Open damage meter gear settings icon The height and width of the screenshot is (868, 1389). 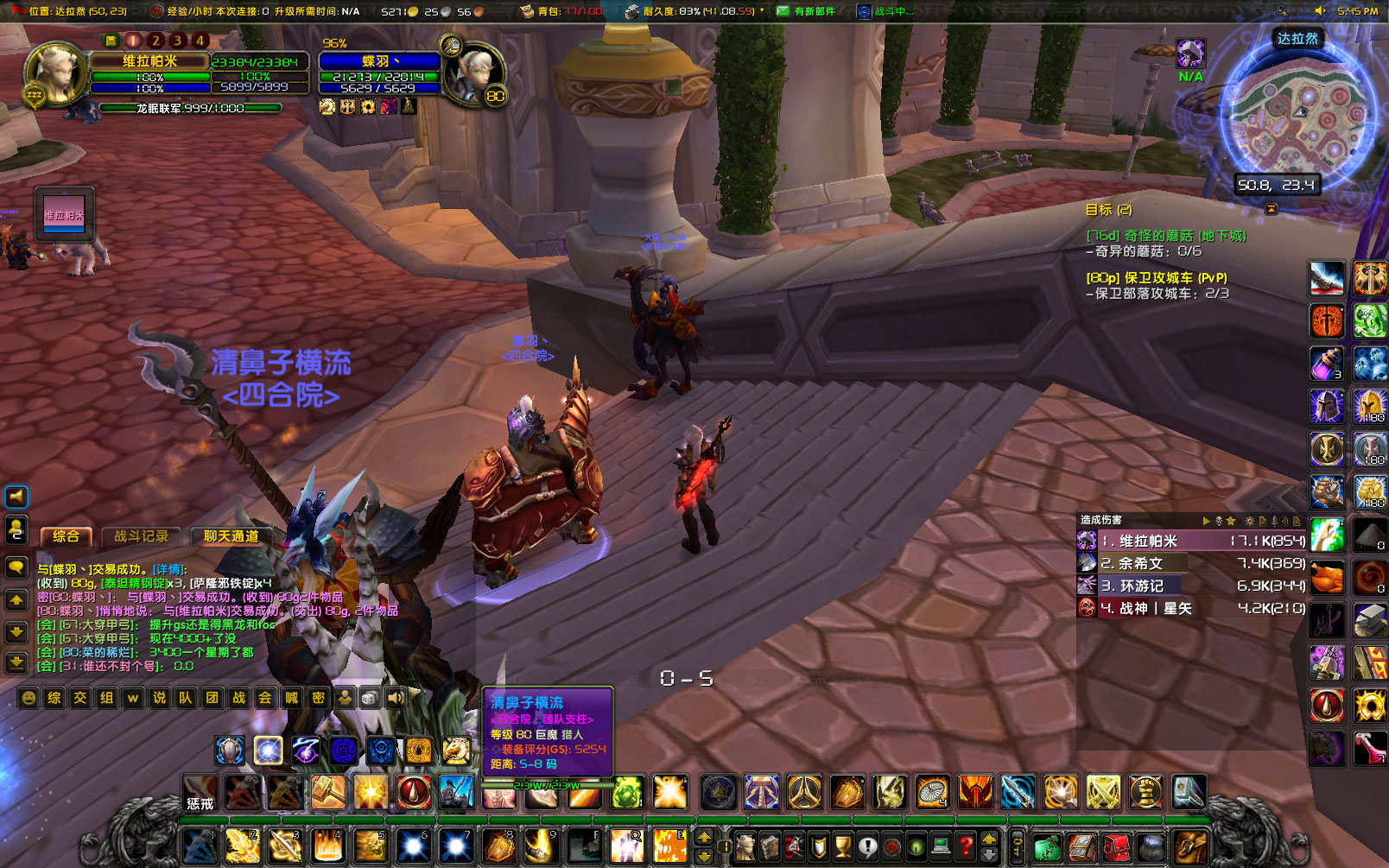(x=1250, y=522)
